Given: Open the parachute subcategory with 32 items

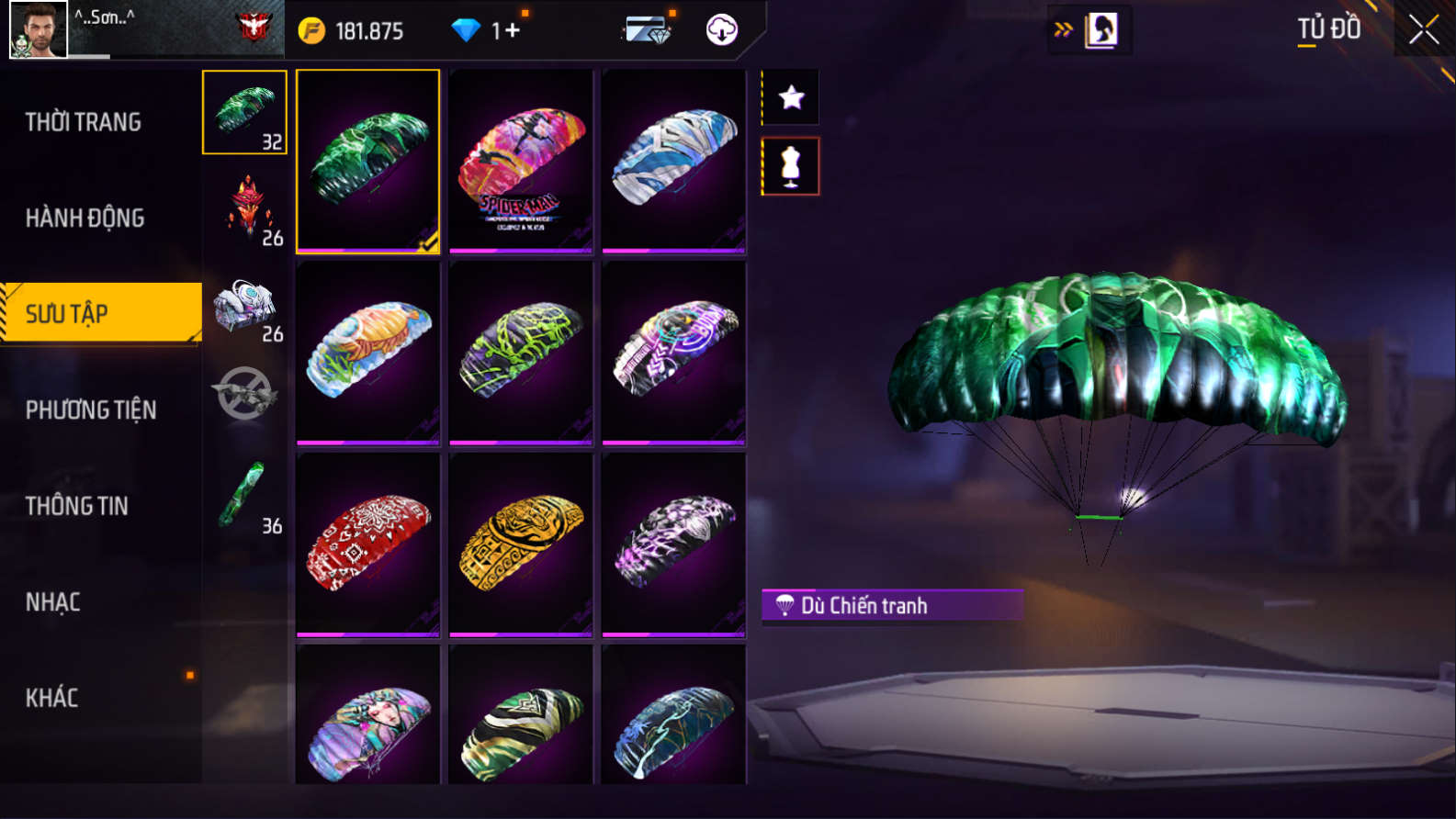Looking at the screenshot, I should click(x=244, y=112).
